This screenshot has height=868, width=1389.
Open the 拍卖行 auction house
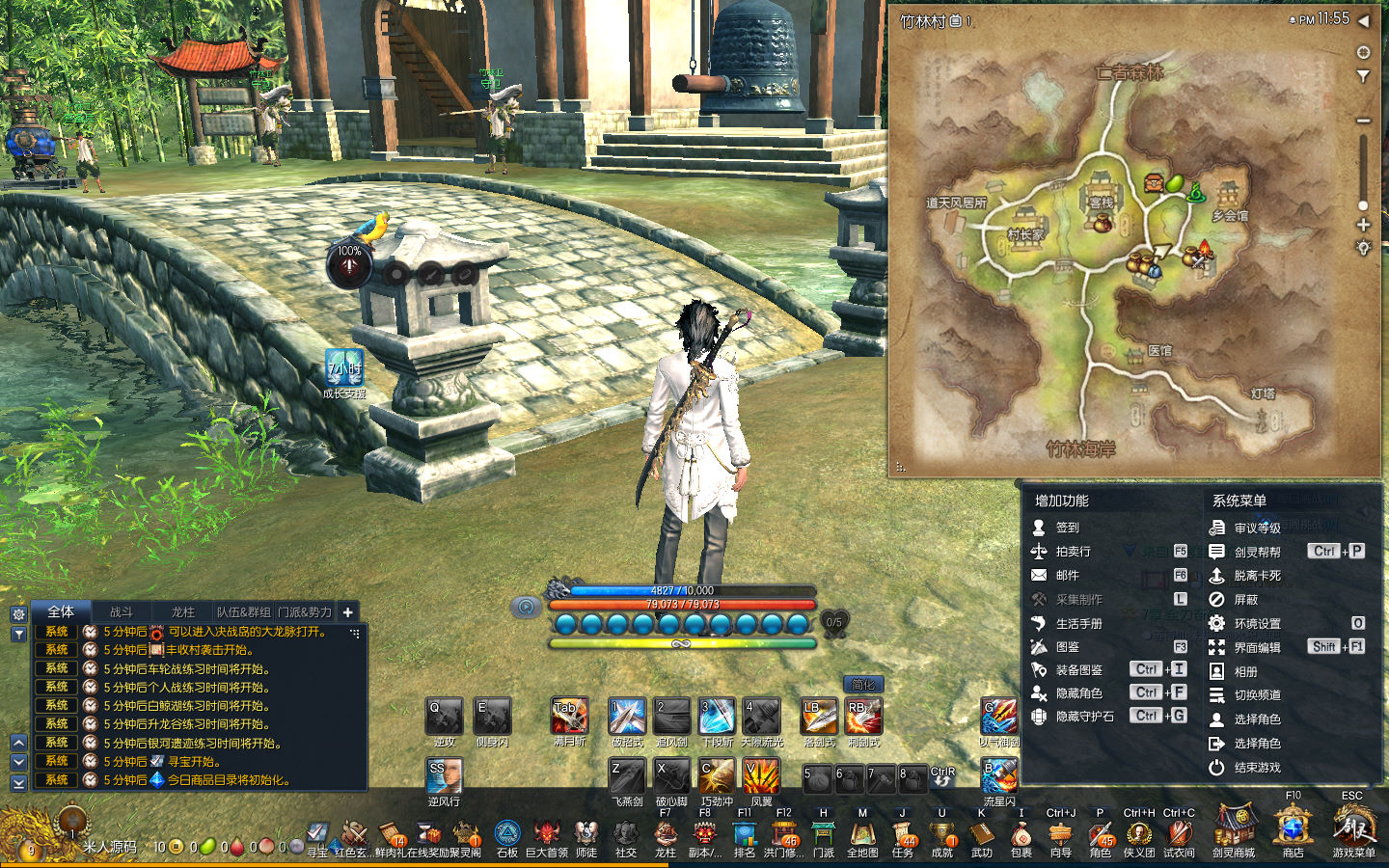[x=1072, y=552]
